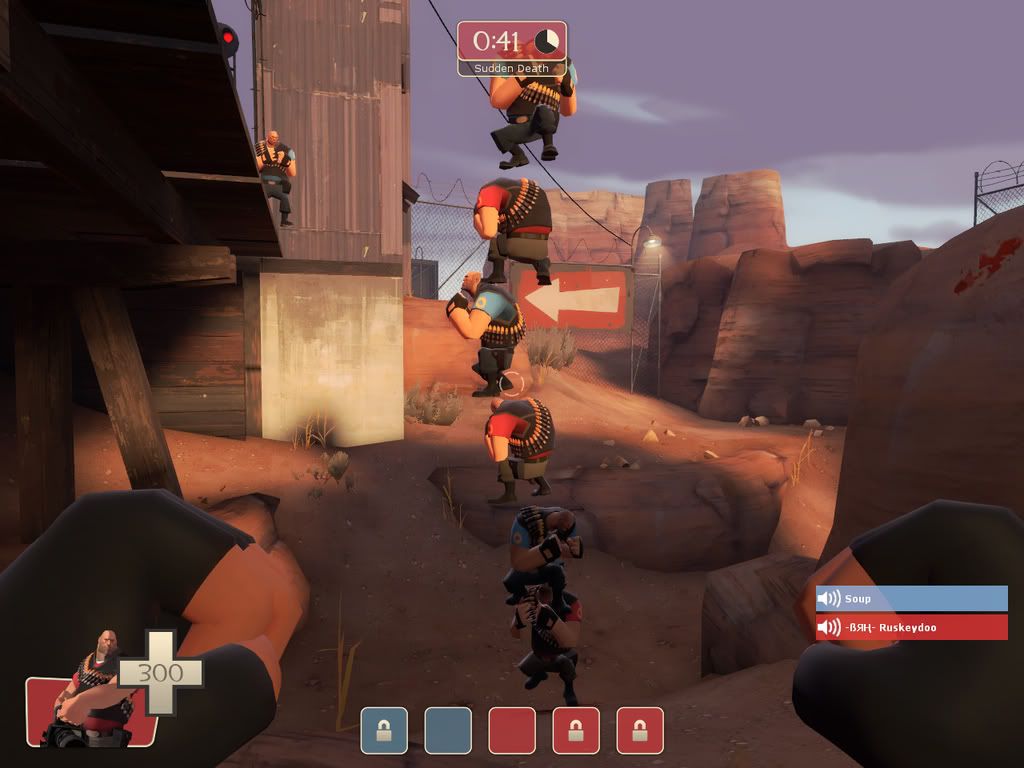Click Ruskeydoo's red voice chat entry
This screenshot has width=1024, height=768.
click(911, 628)
